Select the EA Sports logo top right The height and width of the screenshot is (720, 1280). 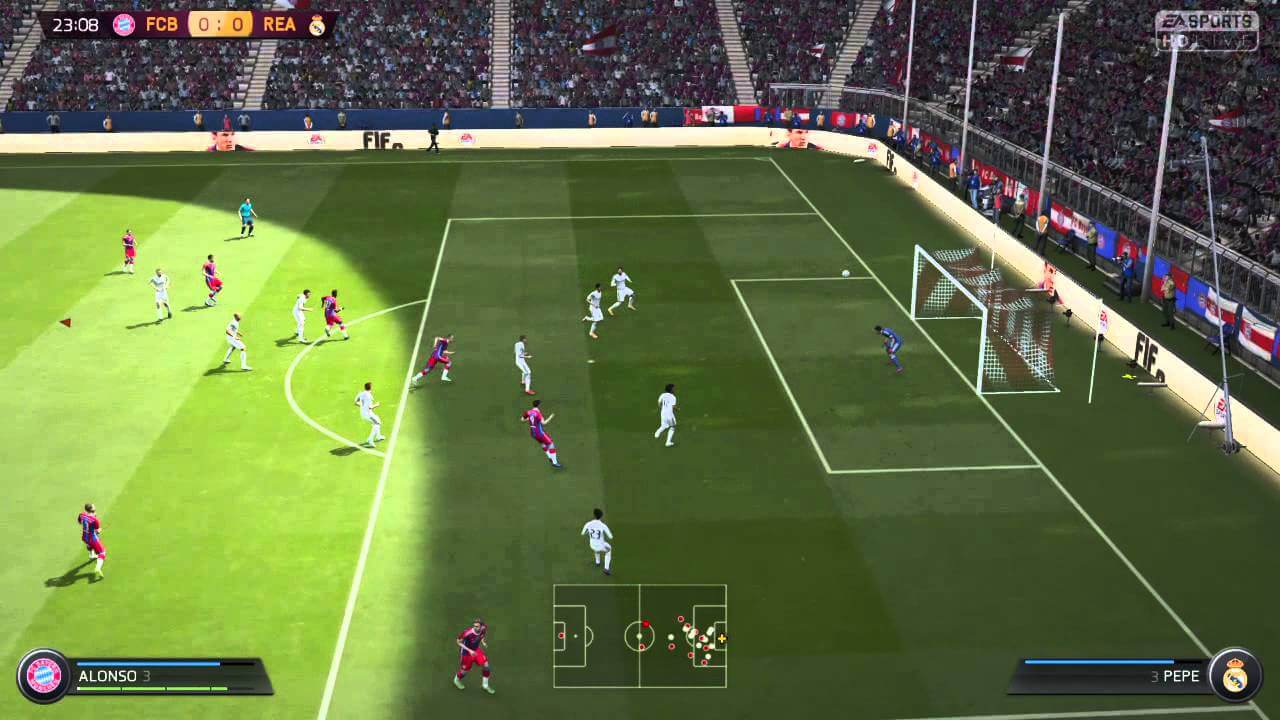pos(1208,20)
